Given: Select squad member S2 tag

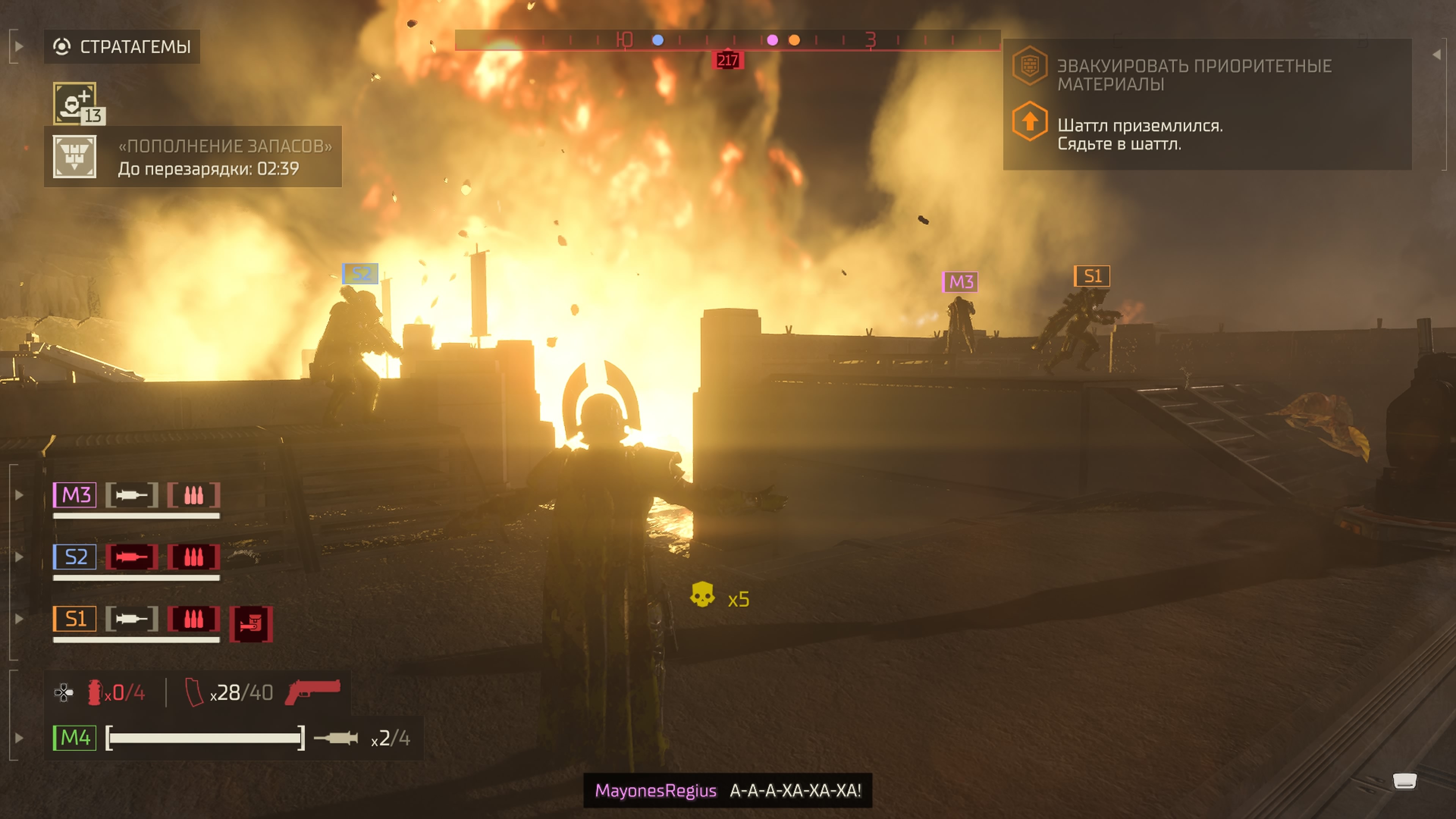Looking at the screenshot, I should [75, 557].
